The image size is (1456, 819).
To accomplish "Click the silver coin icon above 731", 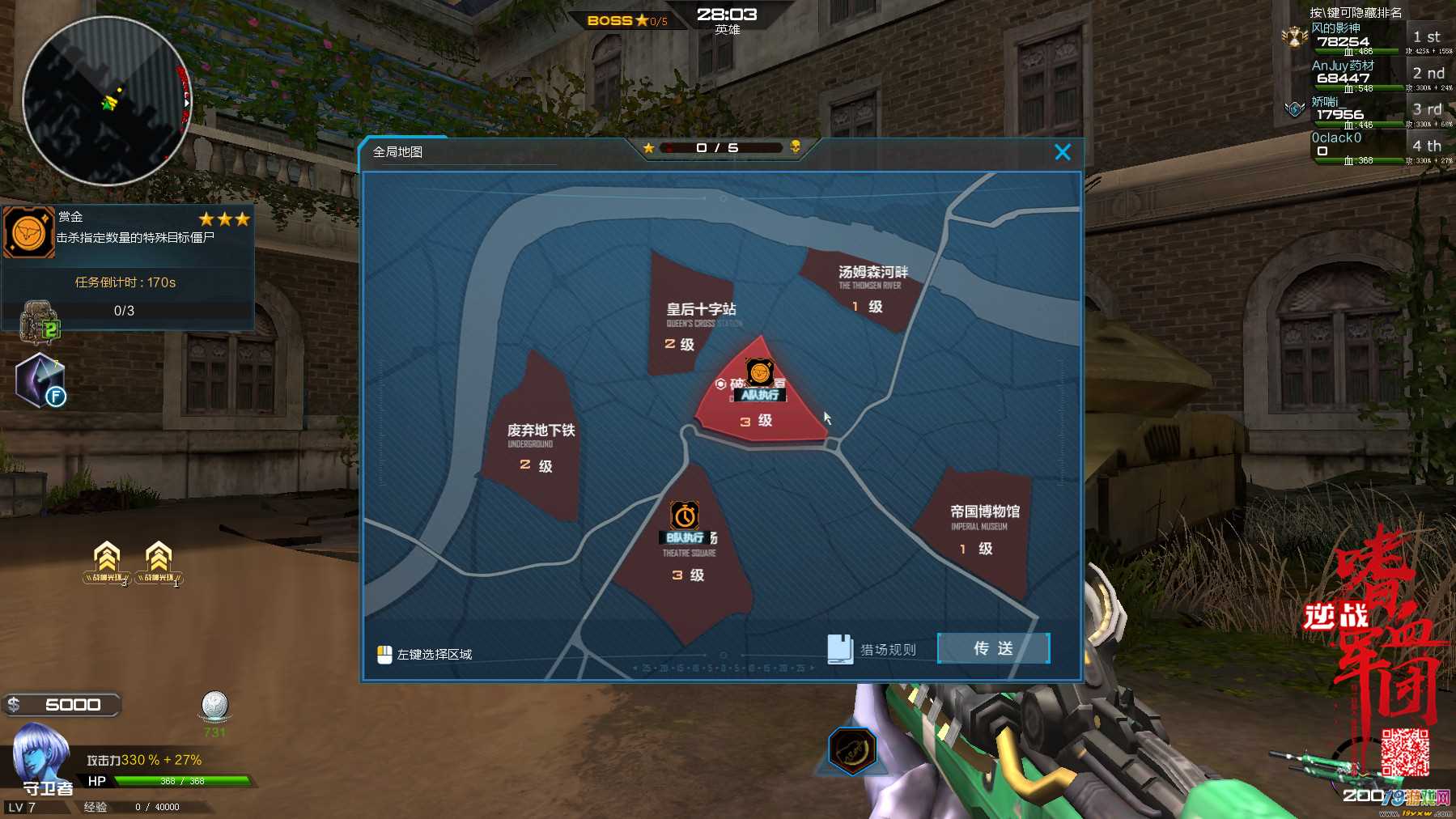I will [214, 706].
